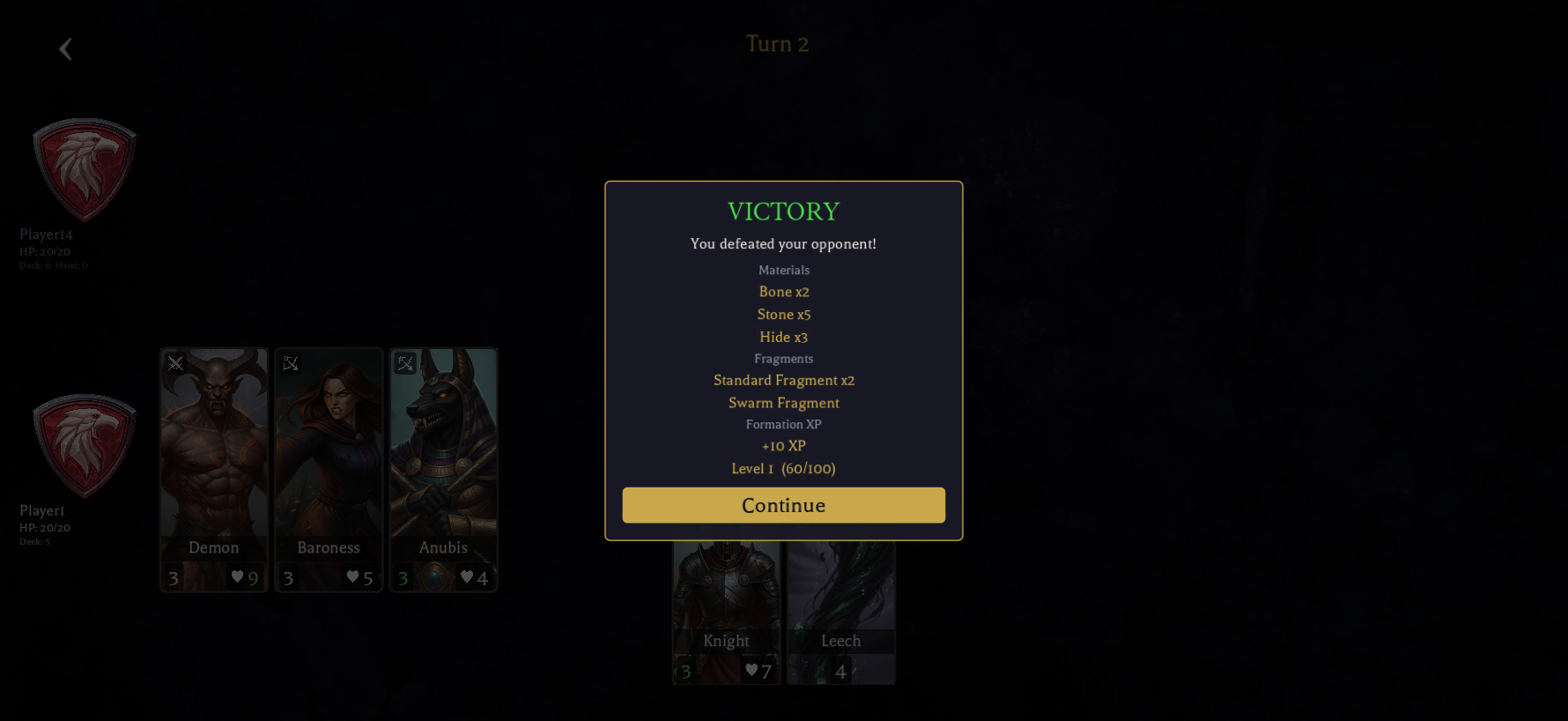Click the attack icon on the Anubis card
The width and height of the screenshot is (1568, 721).
pos(405,363)
